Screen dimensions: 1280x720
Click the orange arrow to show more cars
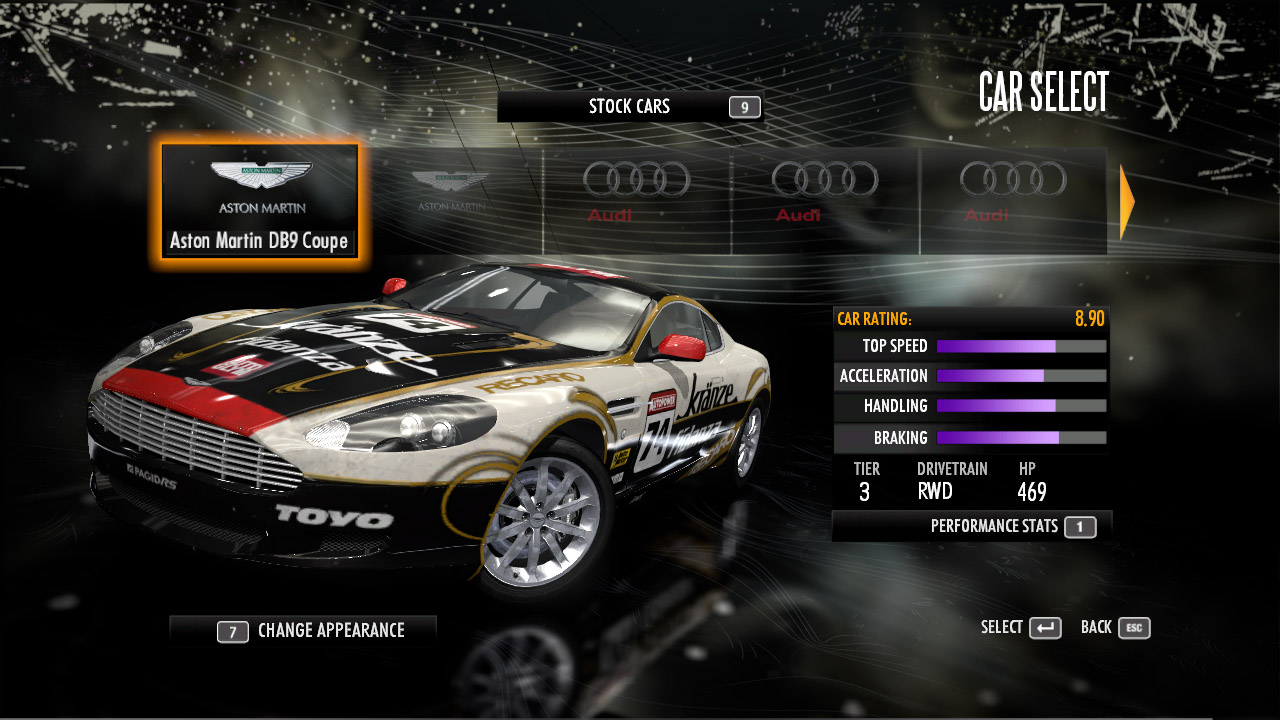[x=1127, y=203]
